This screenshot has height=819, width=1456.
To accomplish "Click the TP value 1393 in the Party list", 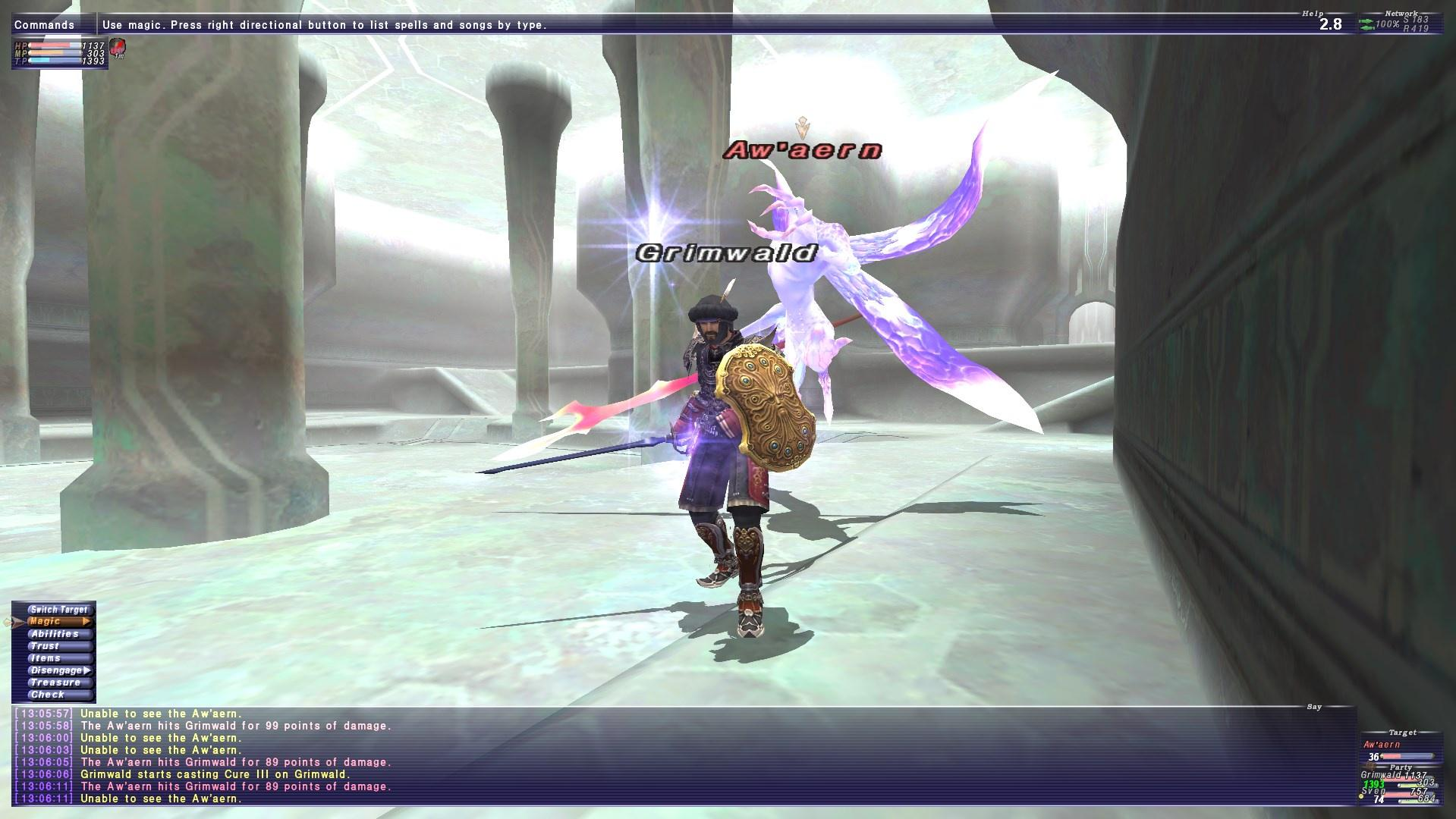I will [x=1374, y=784].
